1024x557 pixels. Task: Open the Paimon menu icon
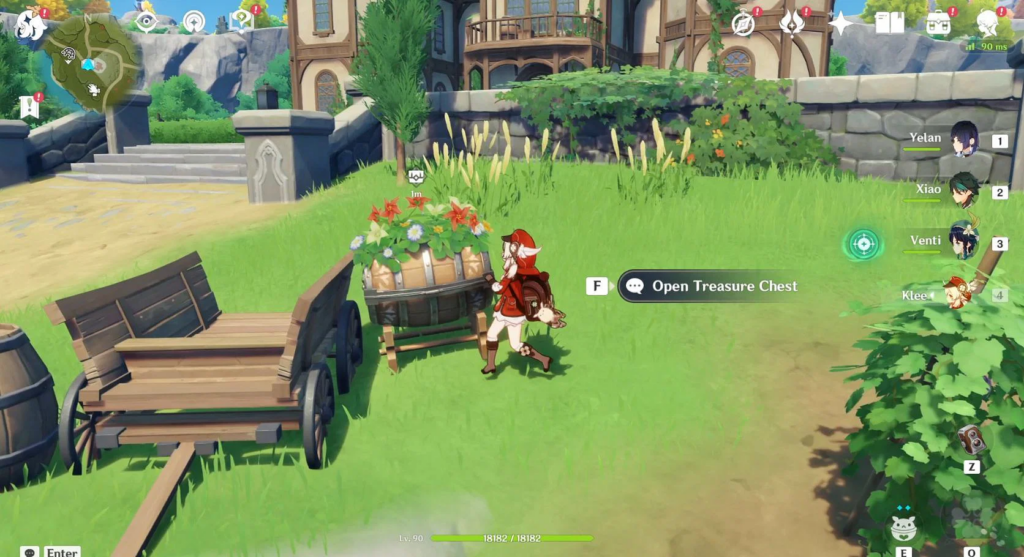pos(30,24)
